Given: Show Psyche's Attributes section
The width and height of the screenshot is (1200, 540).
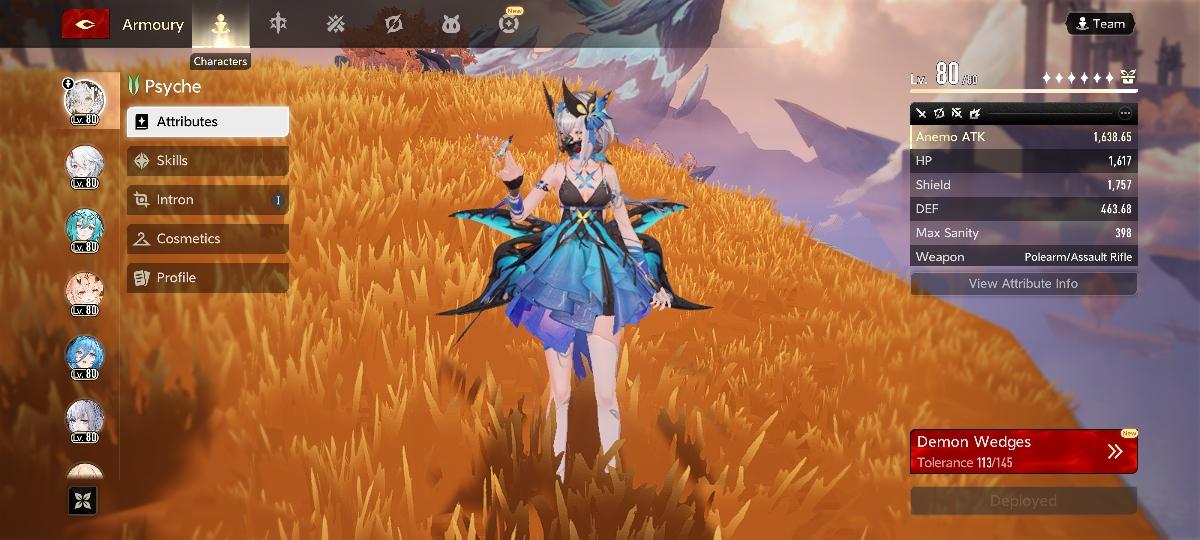Looking at the screenshot, I should [x=208, y=122].
